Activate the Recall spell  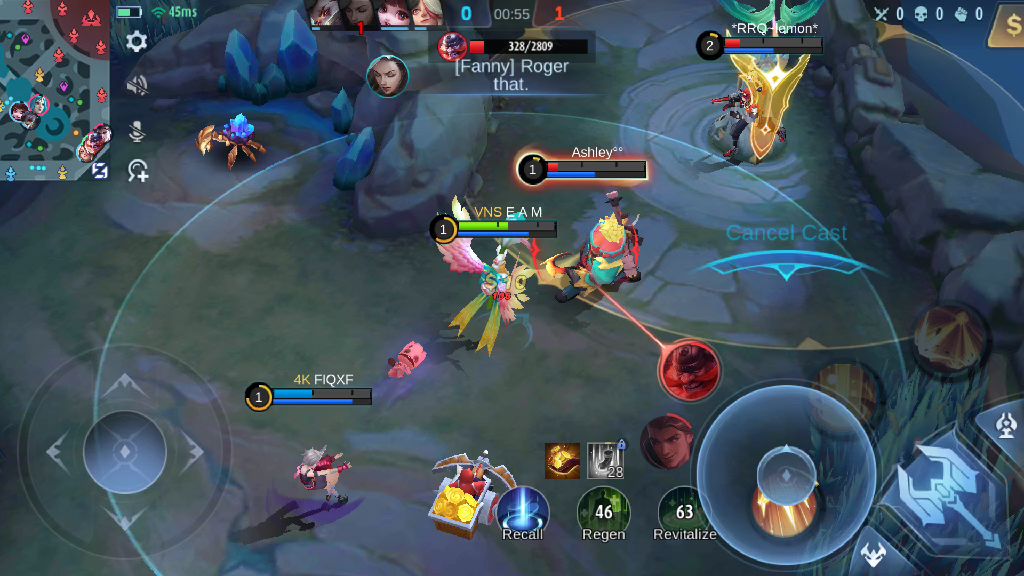click(522, 511)
